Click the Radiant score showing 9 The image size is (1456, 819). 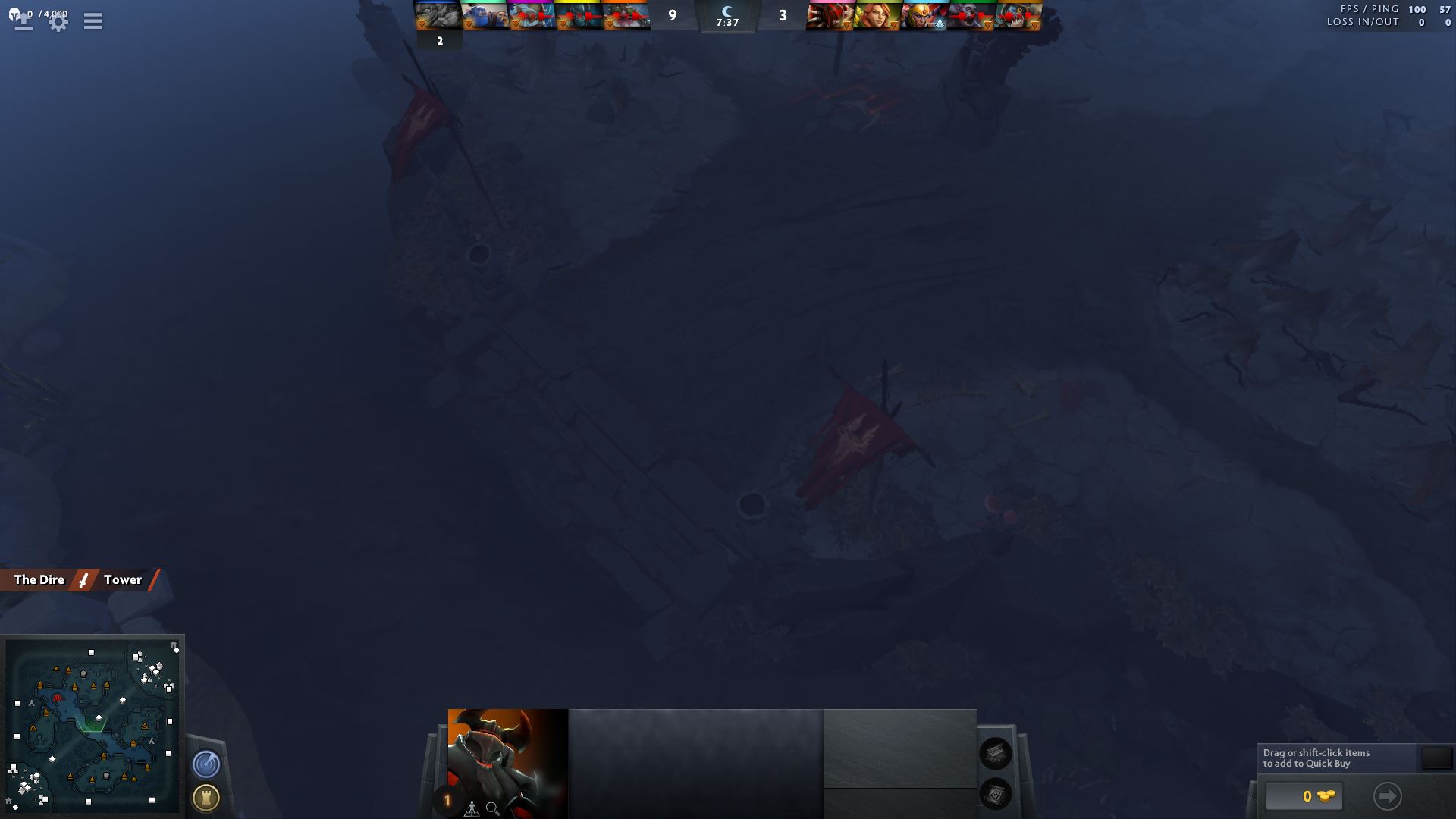672,15
